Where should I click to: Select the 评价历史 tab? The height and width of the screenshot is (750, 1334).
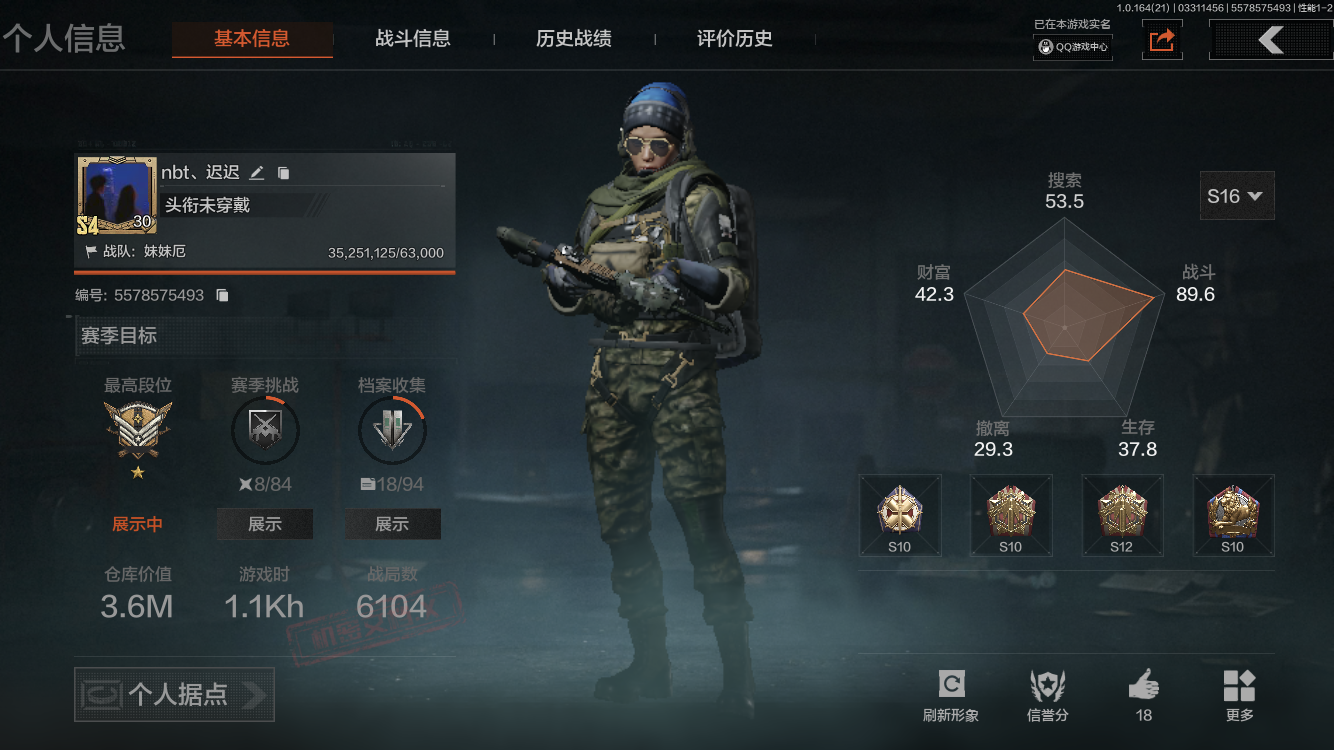tap(733, 39)
